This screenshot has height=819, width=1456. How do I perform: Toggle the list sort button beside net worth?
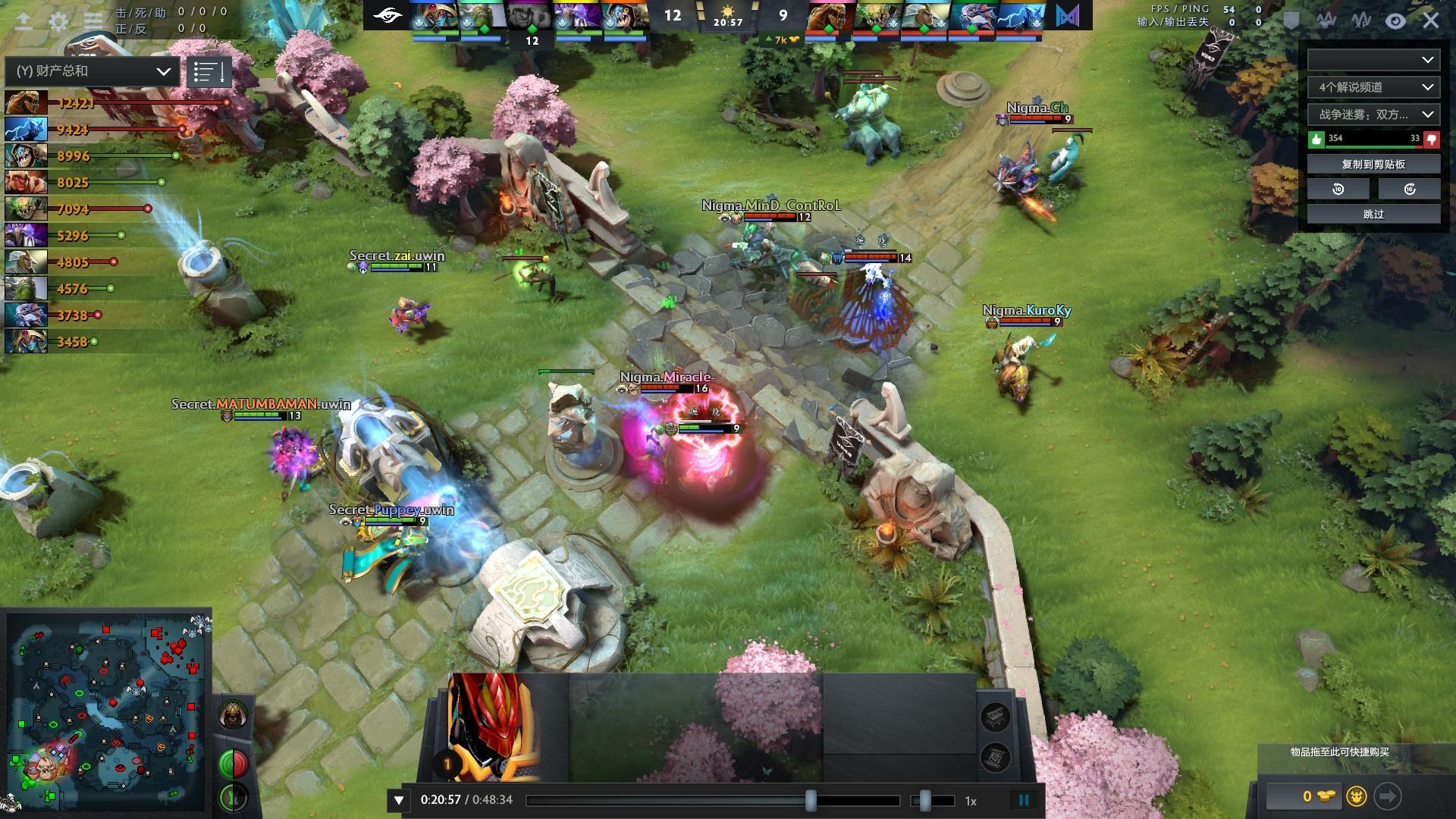(208, 72)
